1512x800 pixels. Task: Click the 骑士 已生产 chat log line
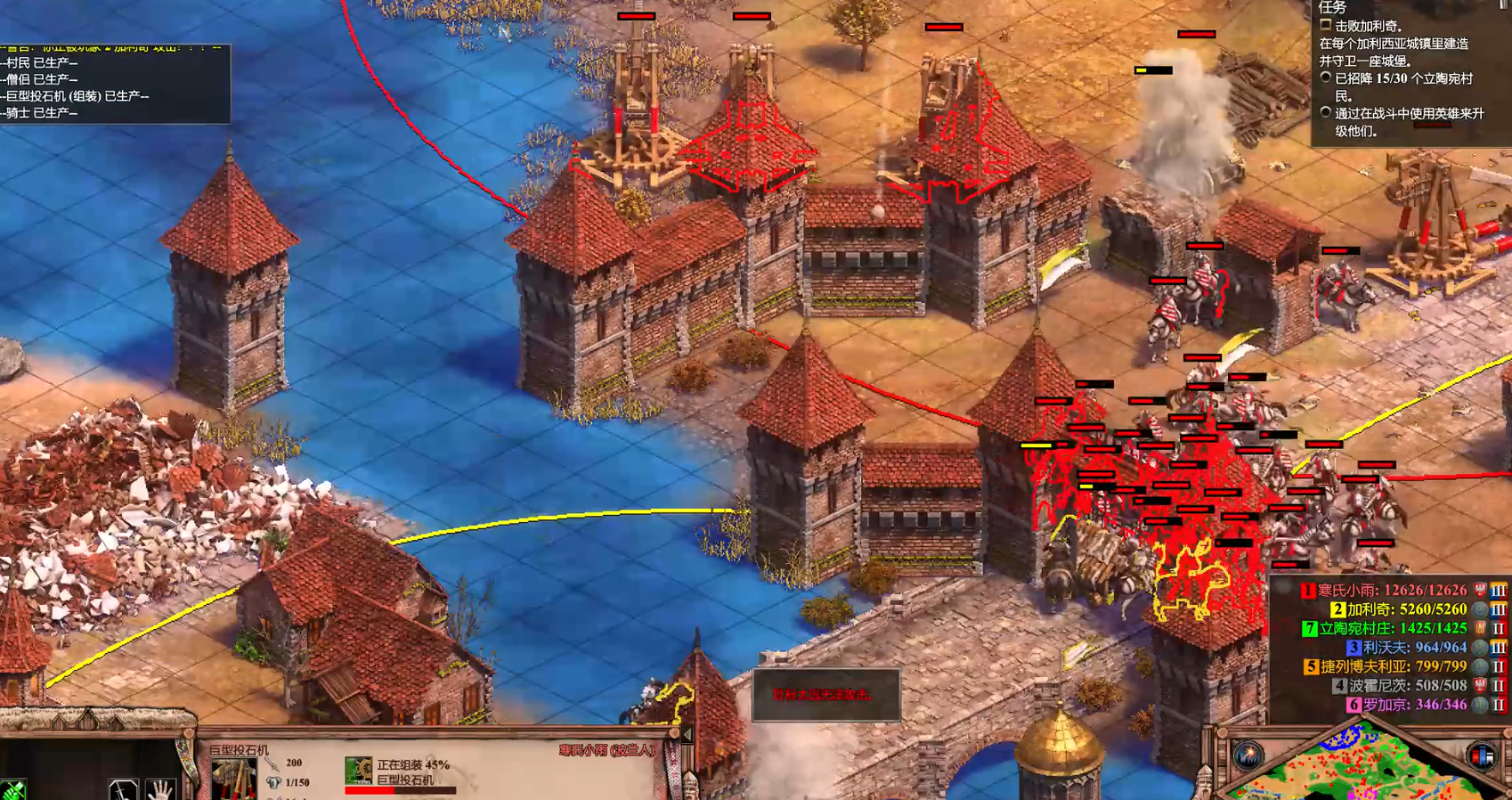click(43, 113)
